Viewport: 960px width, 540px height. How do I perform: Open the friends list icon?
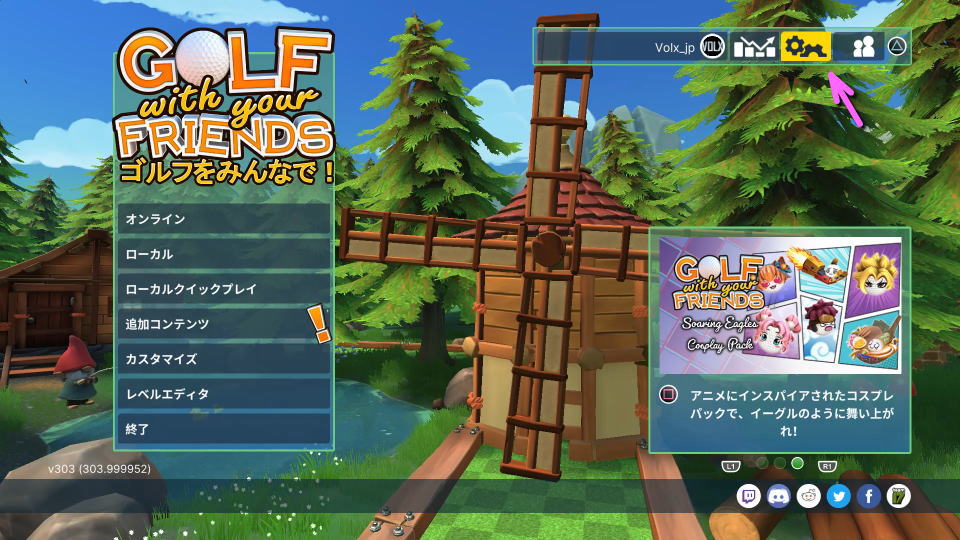click(861, 47)
